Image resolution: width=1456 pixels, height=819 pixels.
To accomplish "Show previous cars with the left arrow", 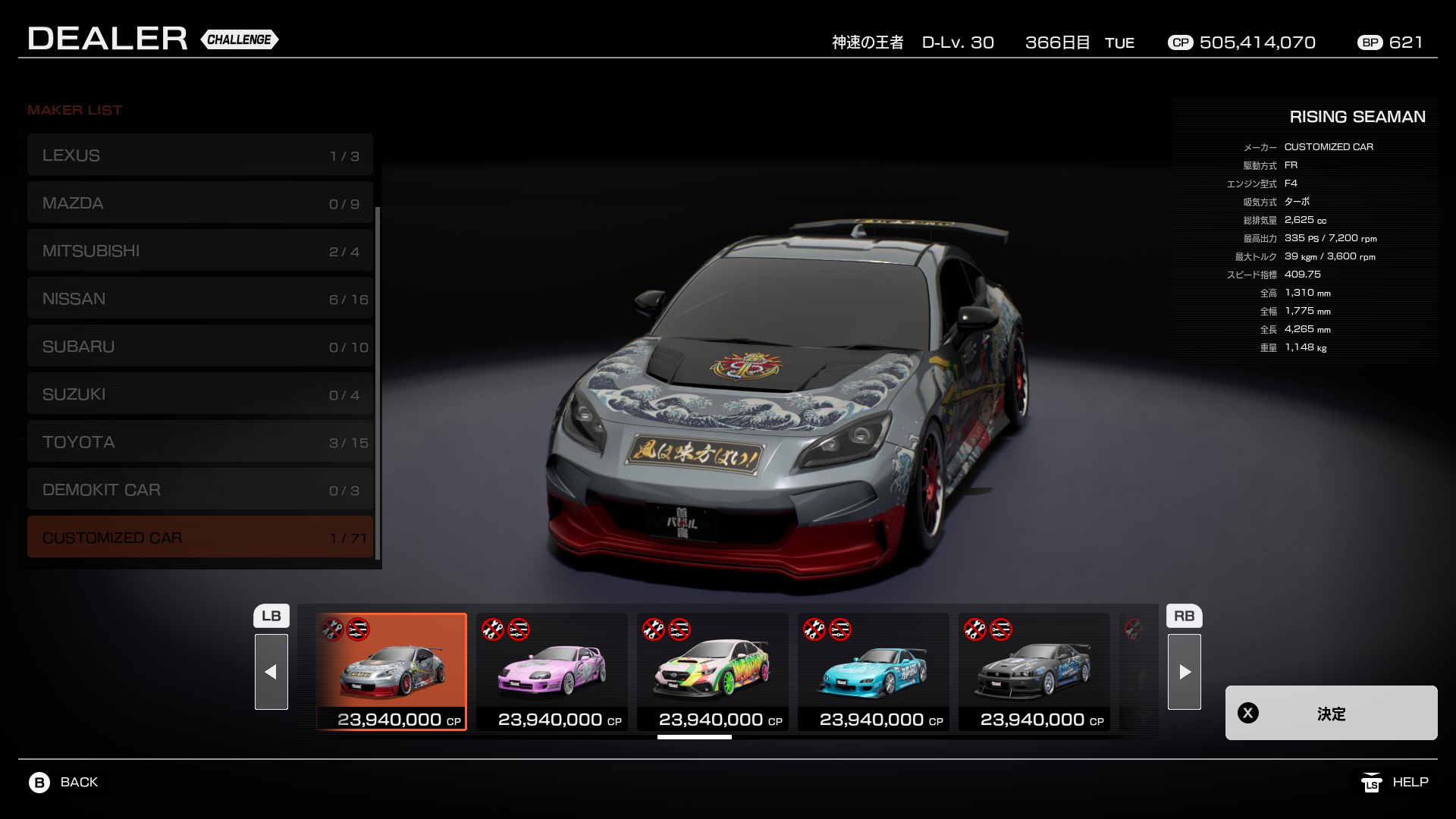I will pos(271,672).
